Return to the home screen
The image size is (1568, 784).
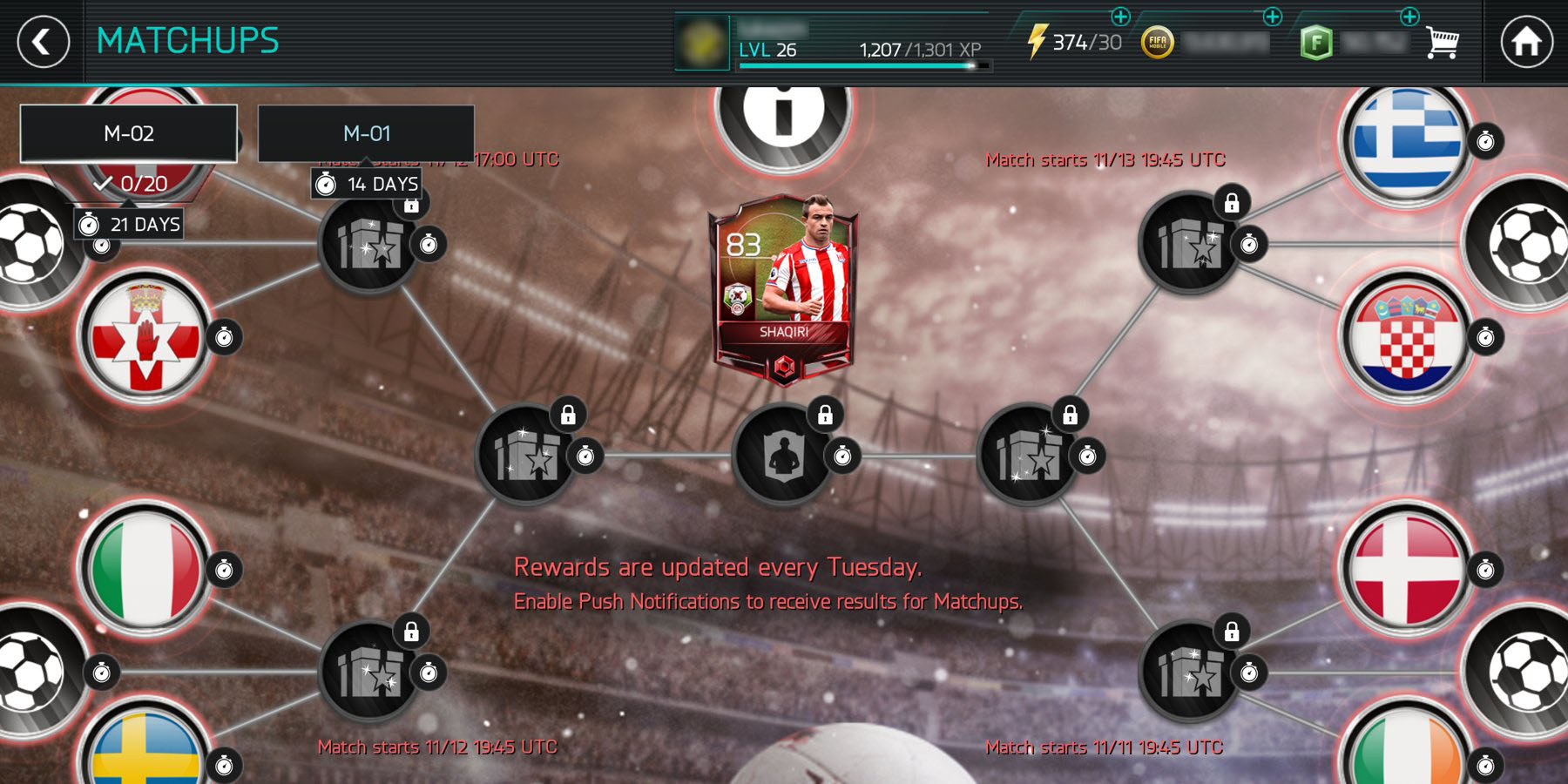(x=1526, y=42)
